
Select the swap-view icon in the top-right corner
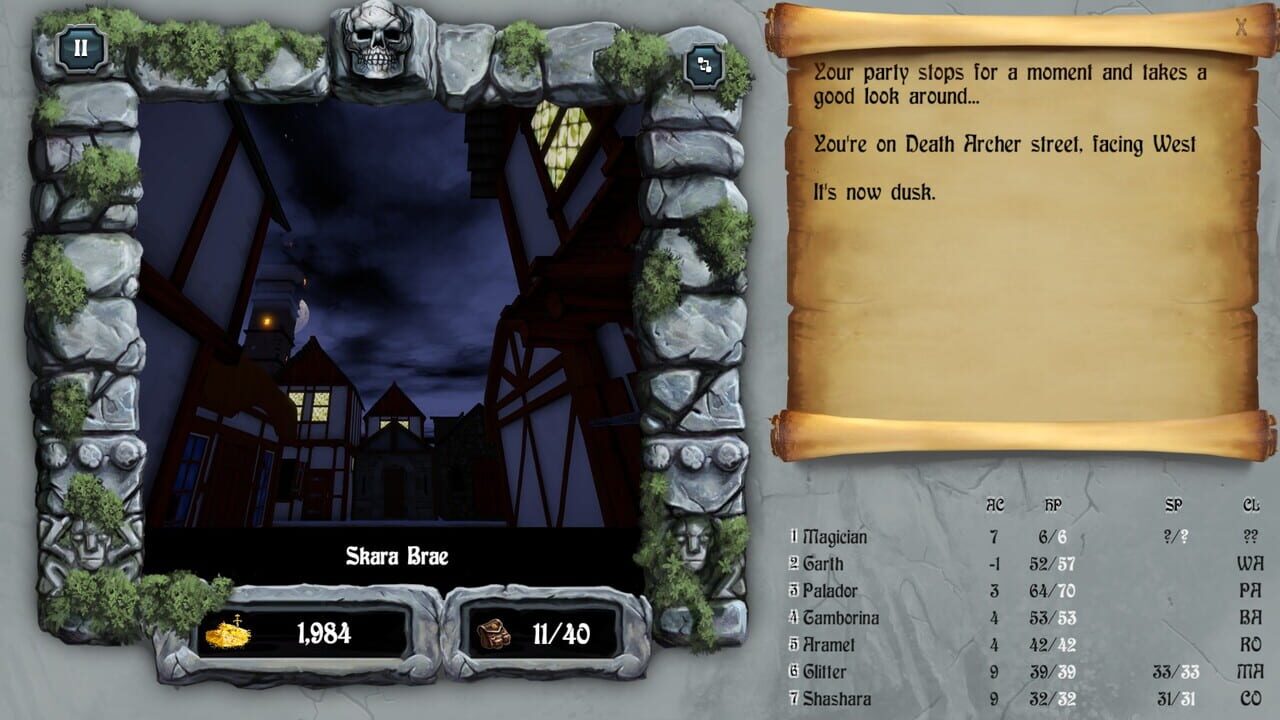706,66
